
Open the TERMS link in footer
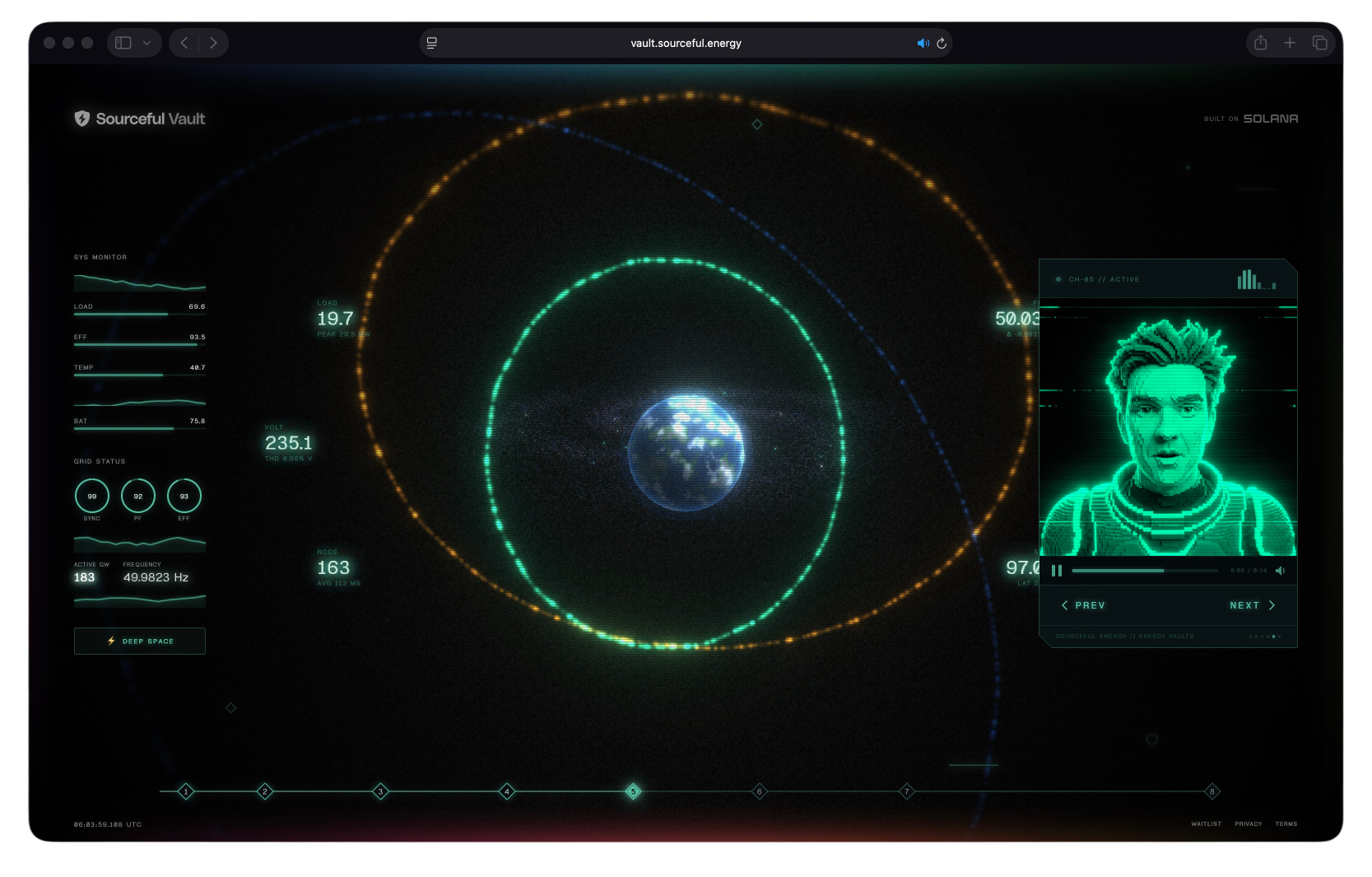(1286, 823)
